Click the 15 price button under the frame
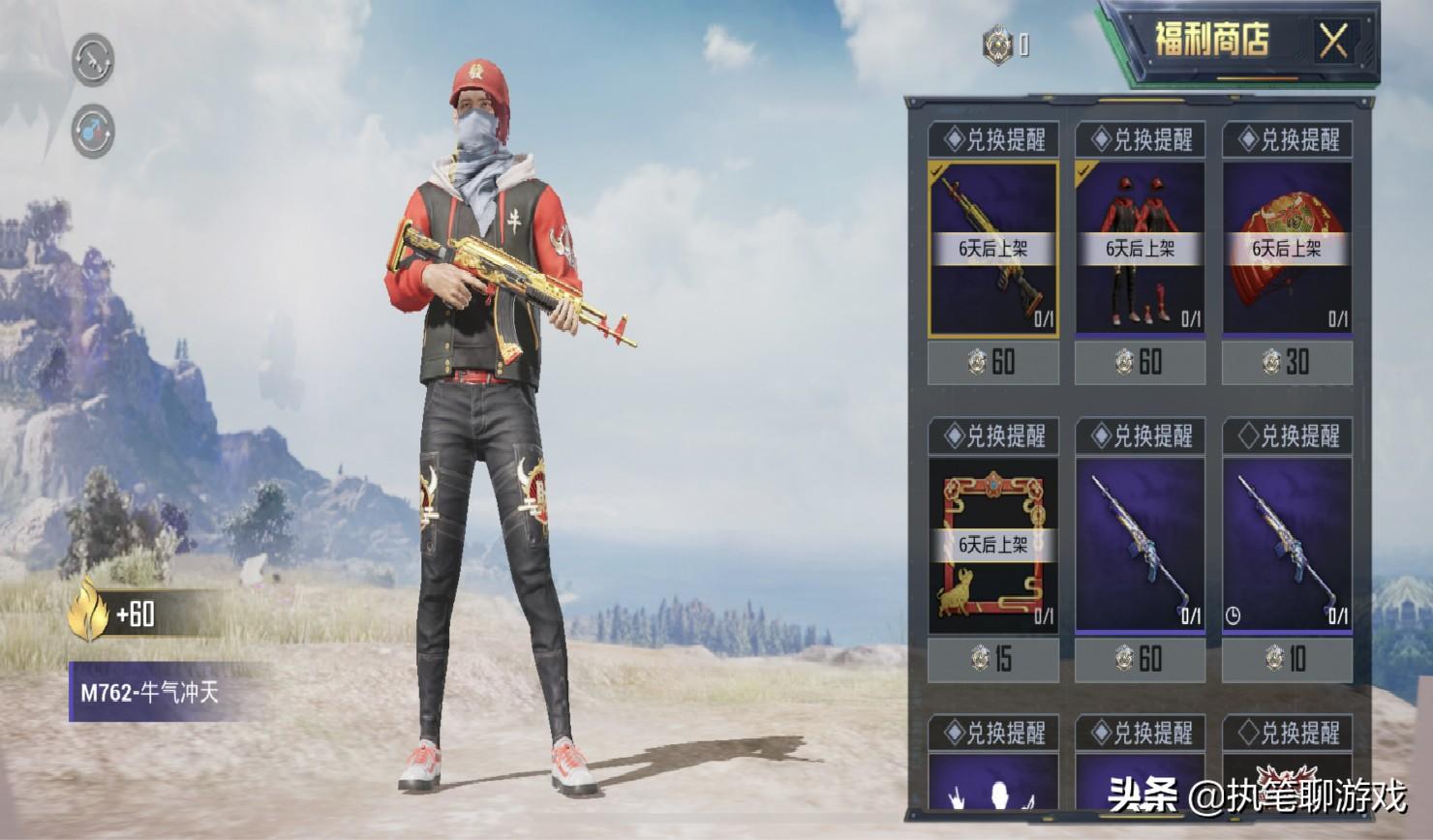The image size is (1433, 840). [x=992, y=660]
